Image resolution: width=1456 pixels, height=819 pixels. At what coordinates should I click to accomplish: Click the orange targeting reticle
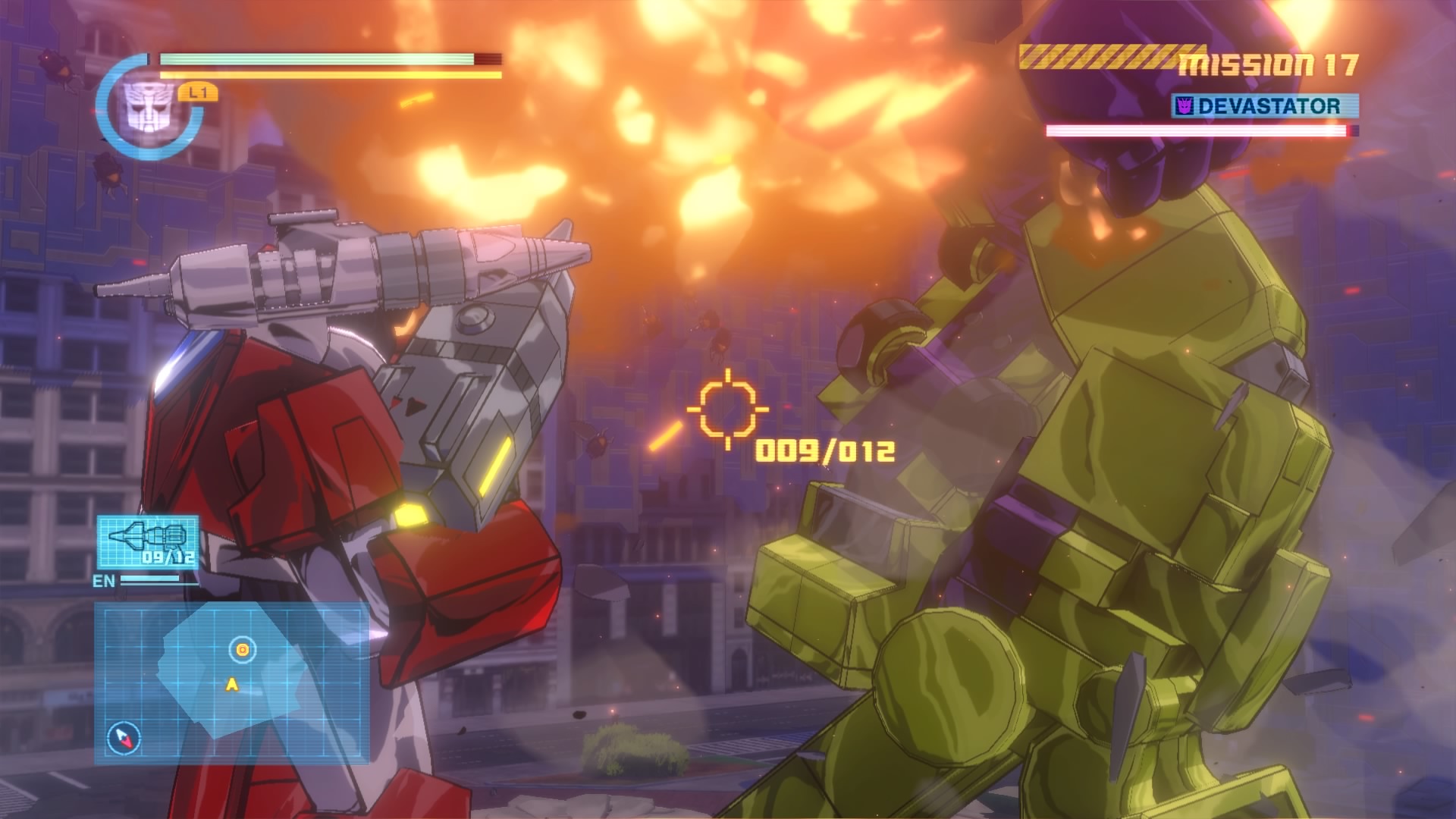pyautogui.click(x=727, y=409)
